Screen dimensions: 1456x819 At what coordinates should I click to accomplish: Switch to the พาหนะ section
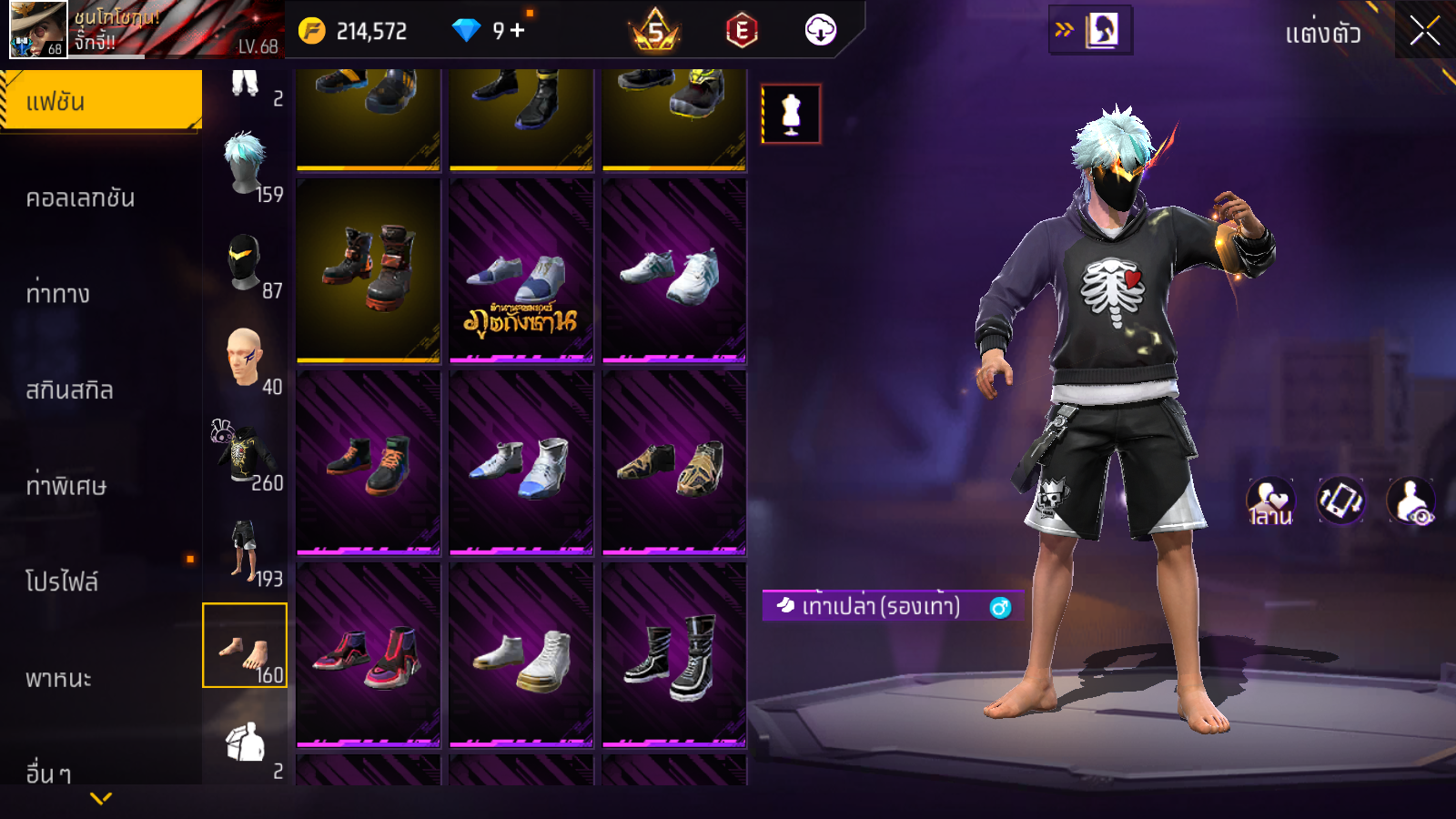click(x=58, y=679)
